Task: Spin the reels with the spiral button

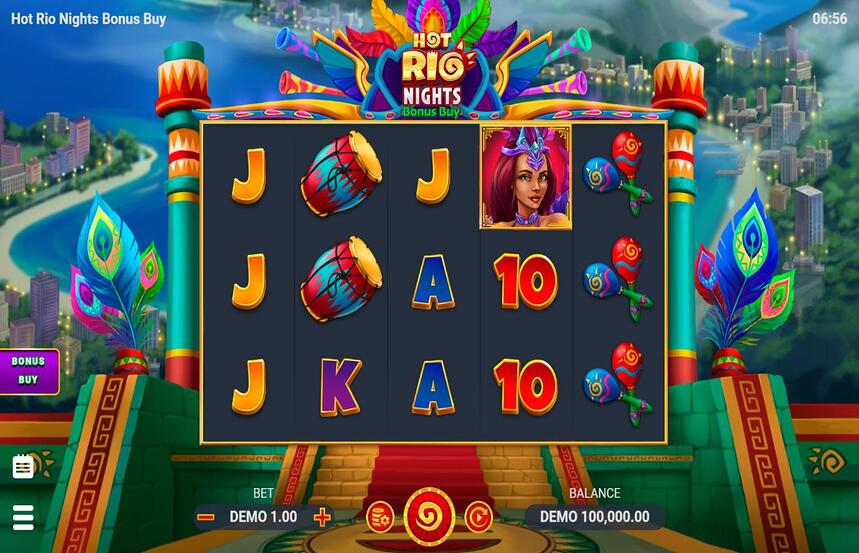Action: [430, 517]
